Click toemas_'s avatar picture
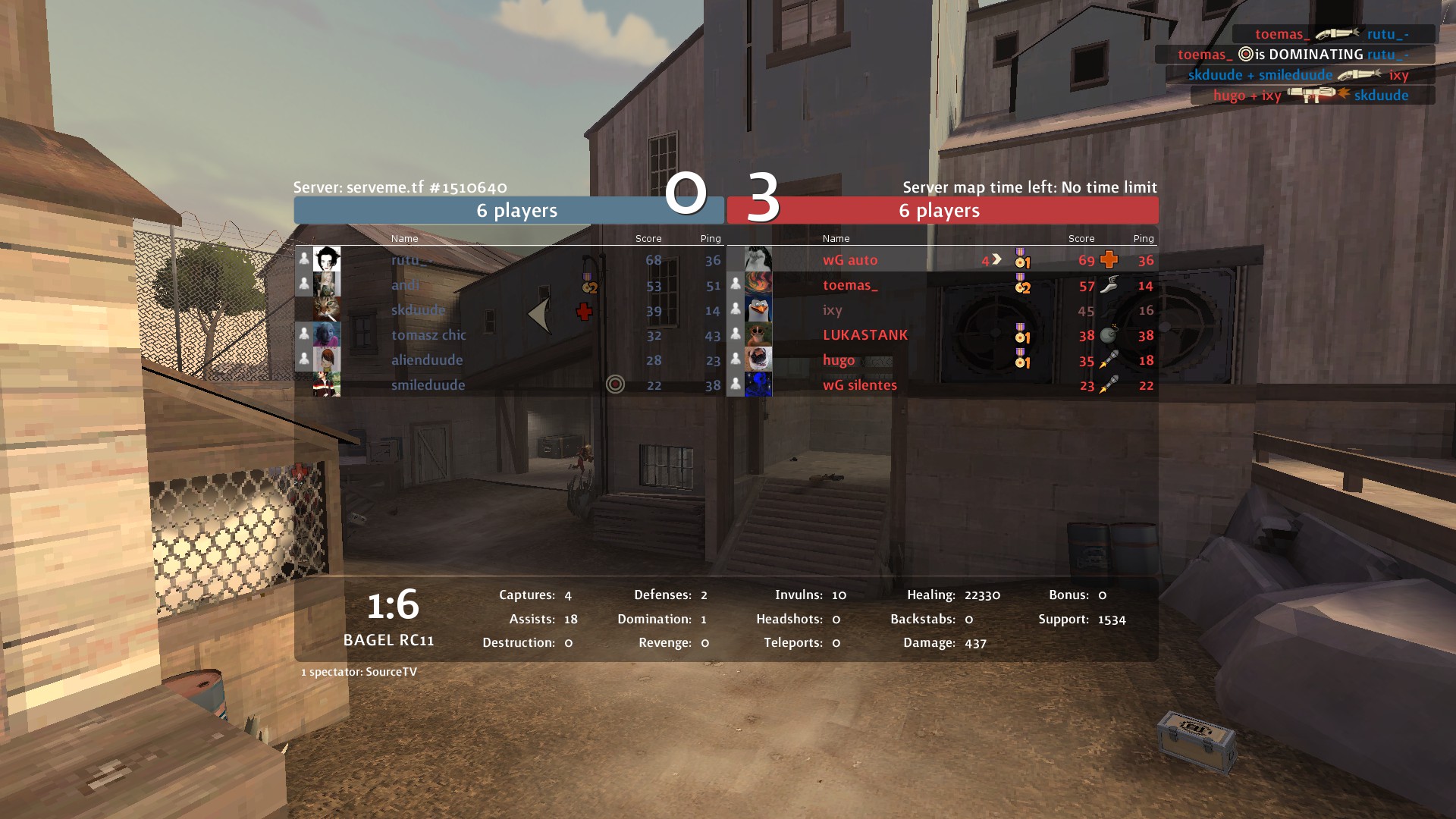The height and width of the screenshot is (819, 1456). pos(758,284)
